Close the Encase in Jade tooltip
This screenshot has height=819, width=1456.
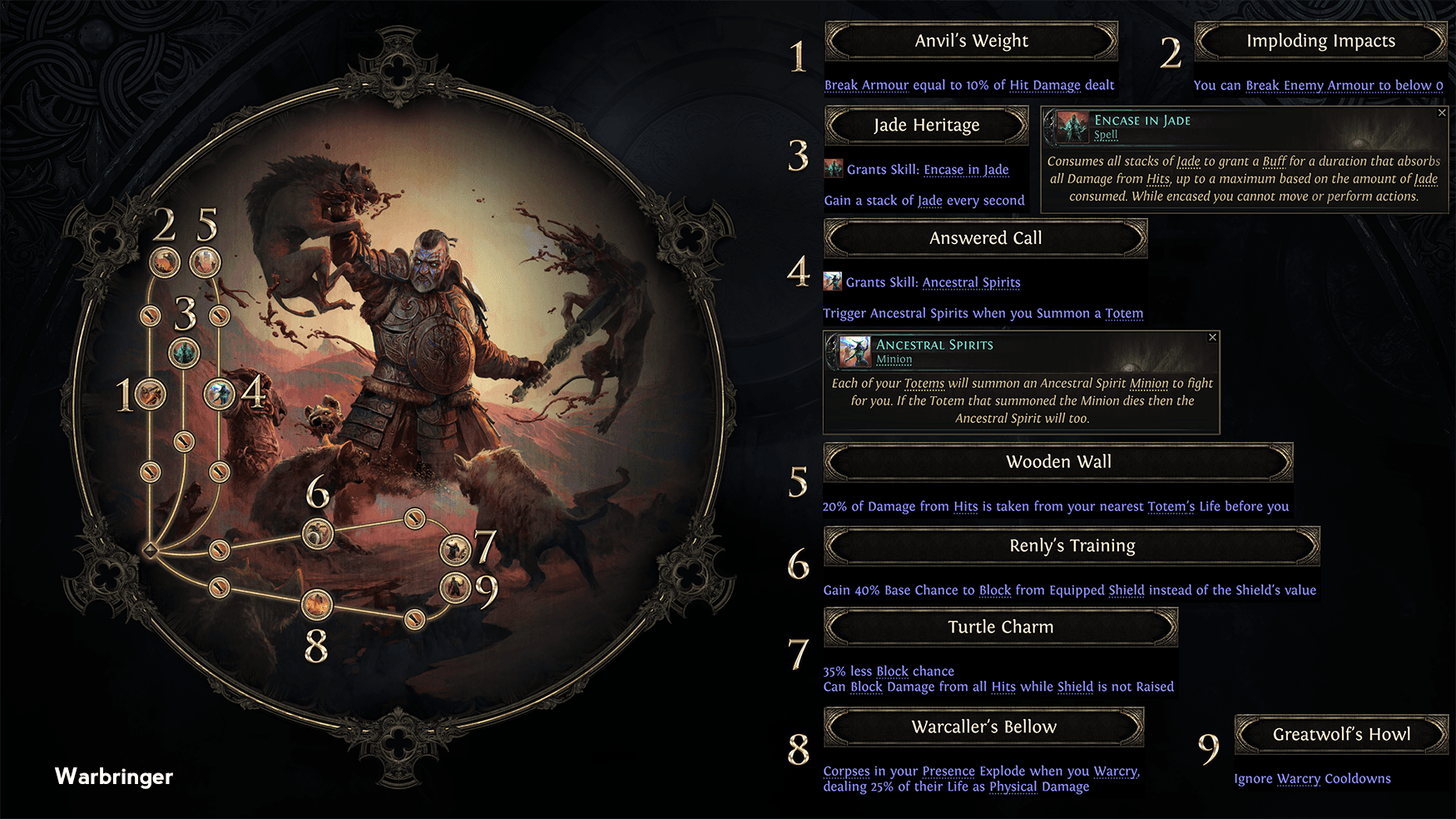pos(1442,113)
